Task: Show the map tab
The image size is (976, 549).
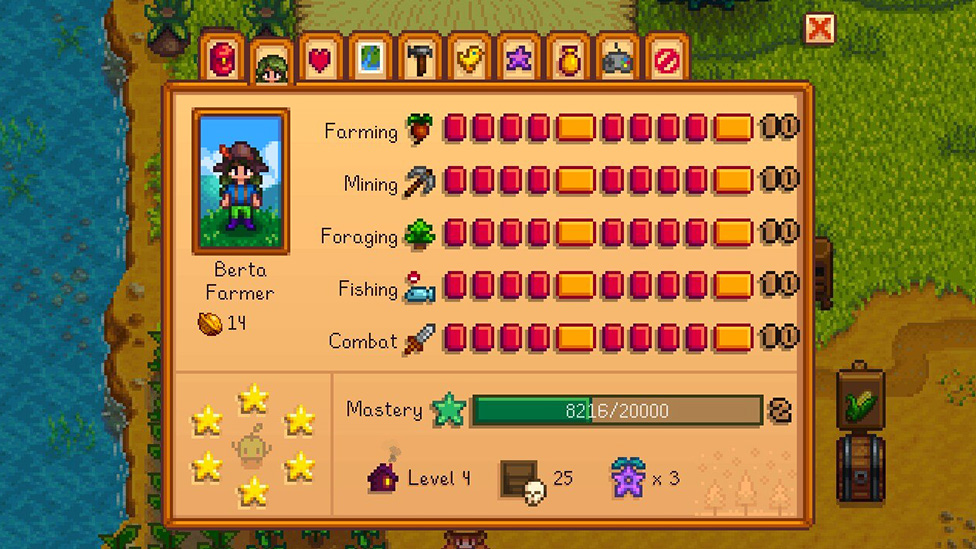Action: (x=370, y=60)
